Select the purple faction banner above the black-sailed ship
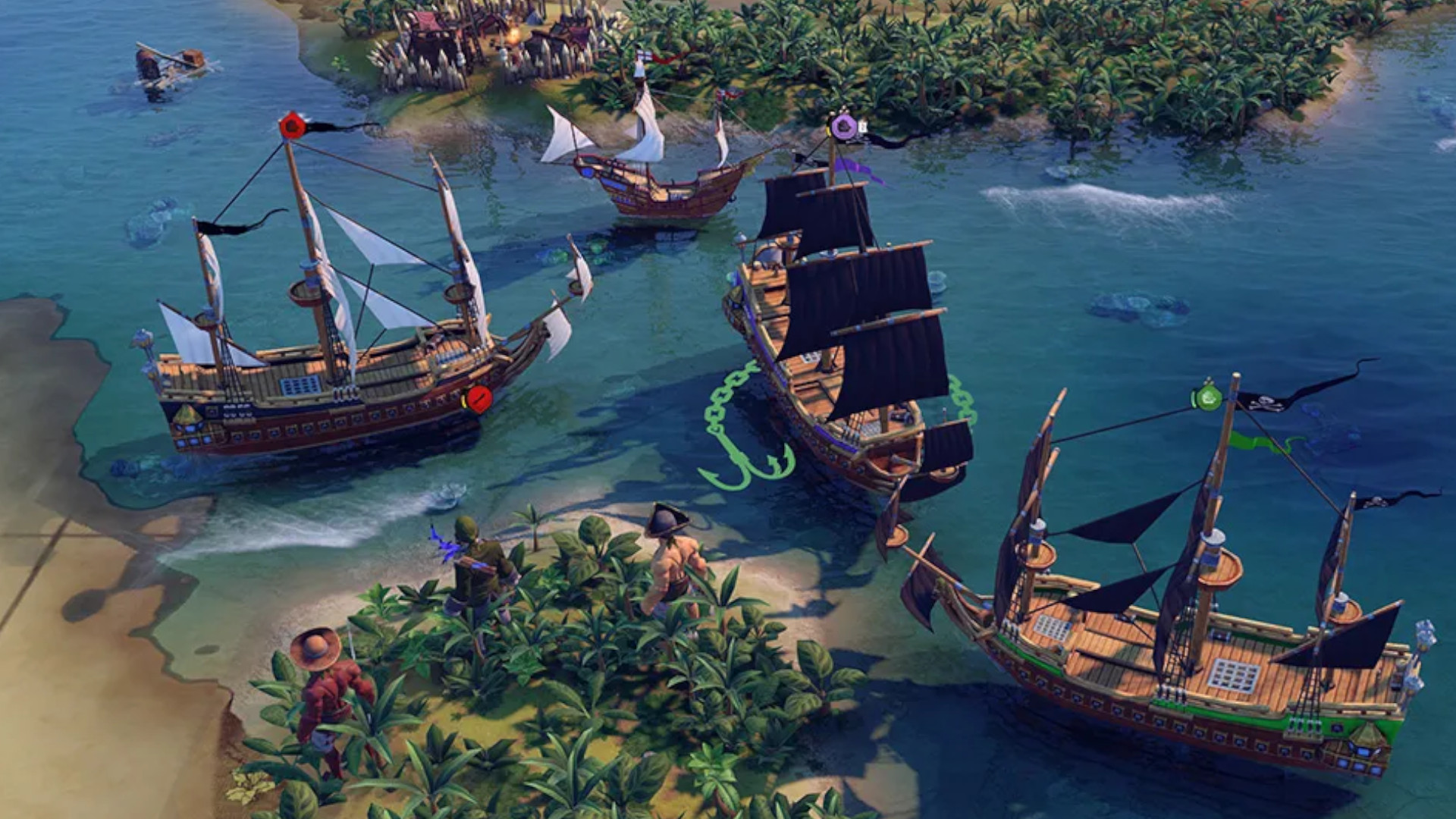The width and height of the screenshot is (1456, 819). tap(844, 124)
